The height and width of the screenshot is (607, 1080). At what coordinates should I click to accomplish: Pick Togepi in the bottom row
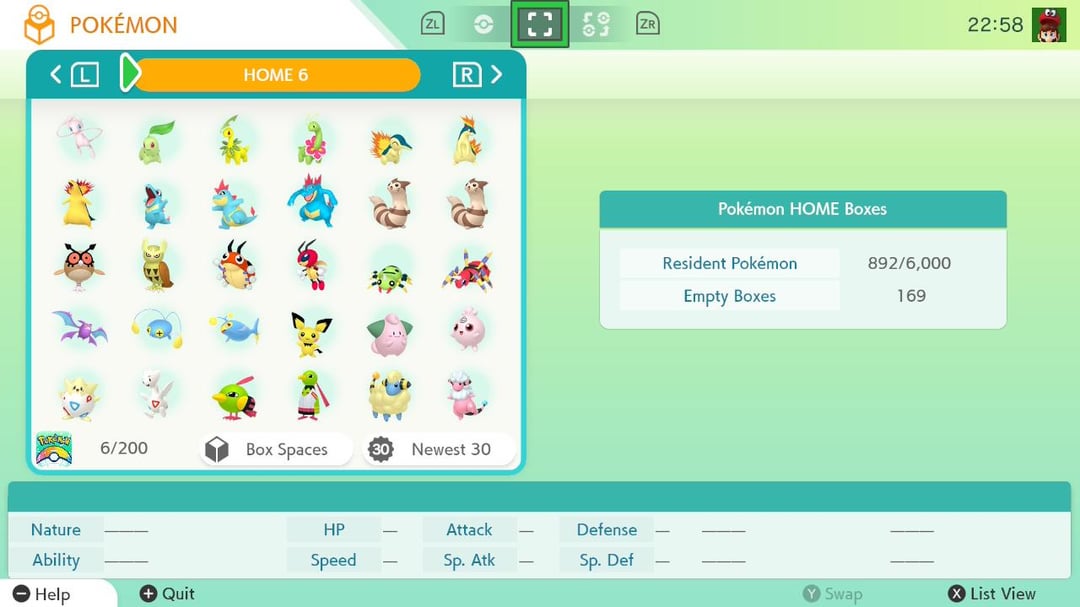[x=78, y=395]
